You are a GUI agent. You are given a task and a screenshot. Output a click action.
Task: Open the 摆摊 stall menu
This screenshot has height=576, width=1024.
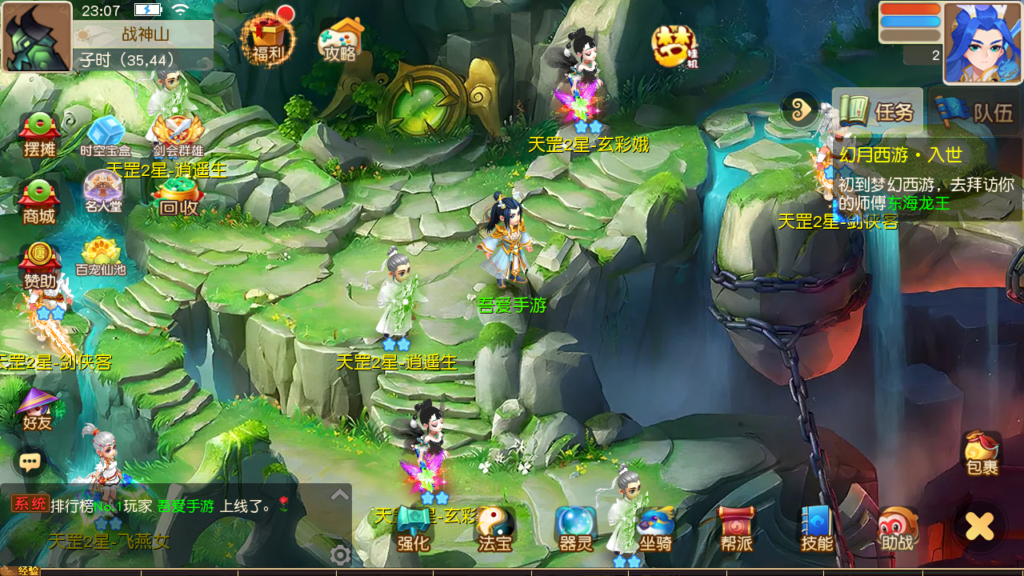[40, 135]
